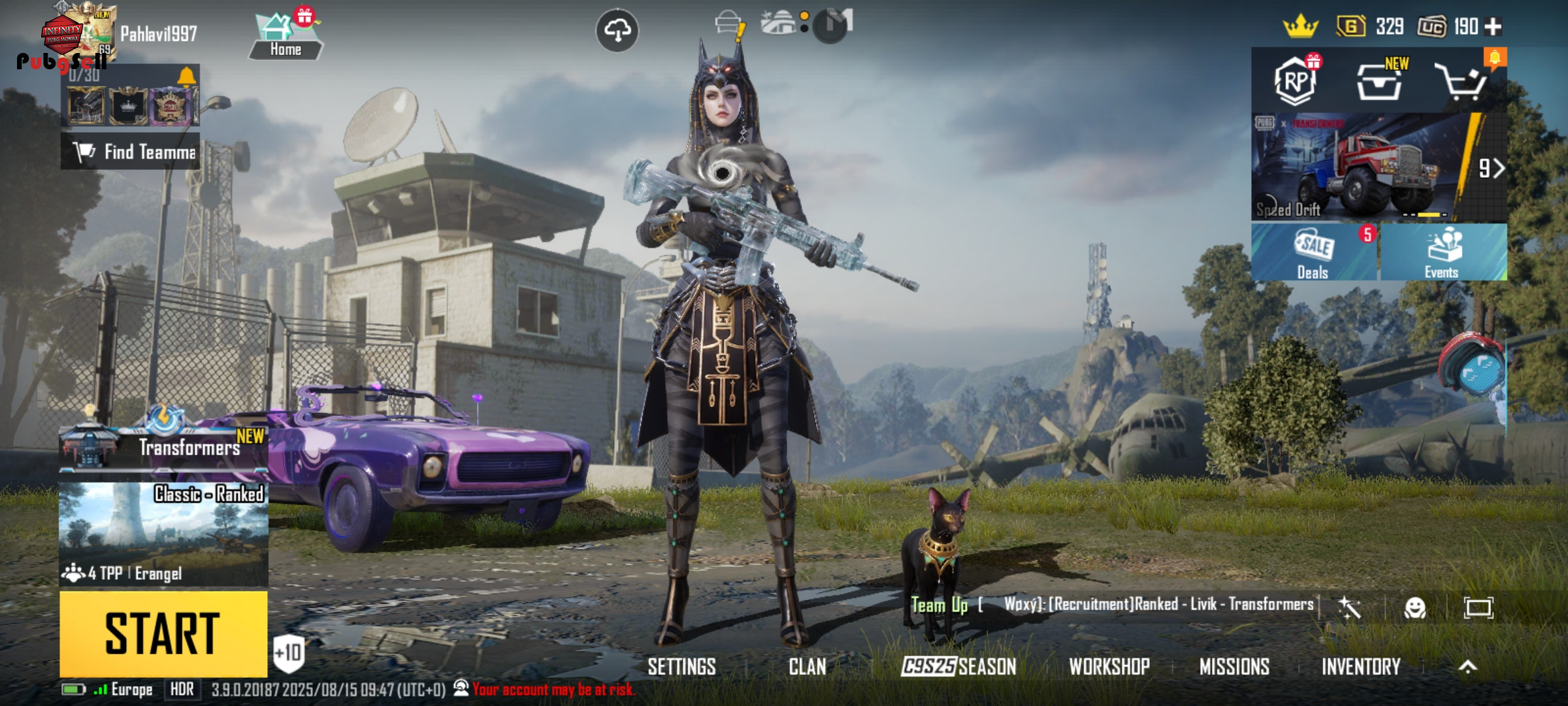Open the cloud download icon
The height and width of the screenshot is (706, 1568).
[x=617, y=30]
